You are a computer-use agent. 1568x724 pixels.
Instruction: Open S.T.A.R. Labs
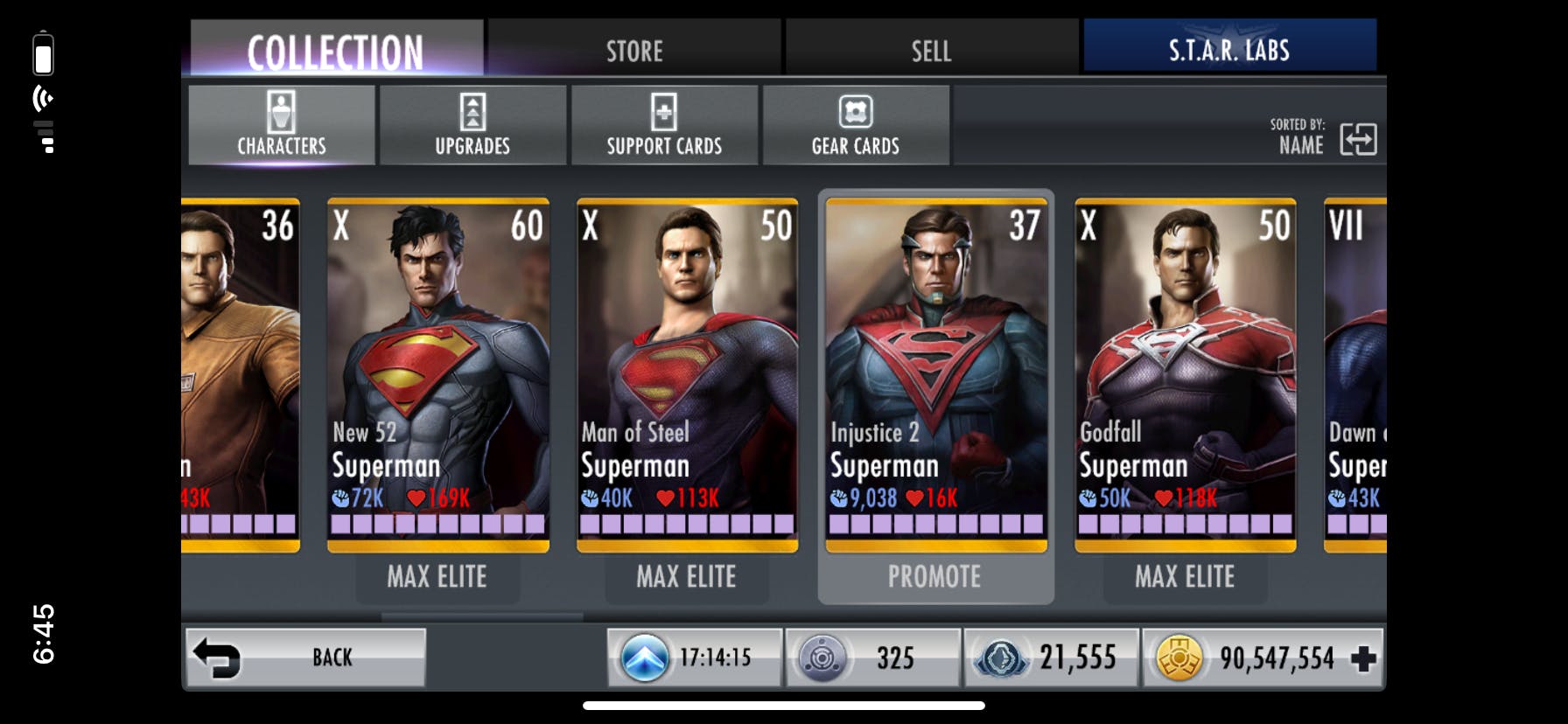coord(1229,49)
